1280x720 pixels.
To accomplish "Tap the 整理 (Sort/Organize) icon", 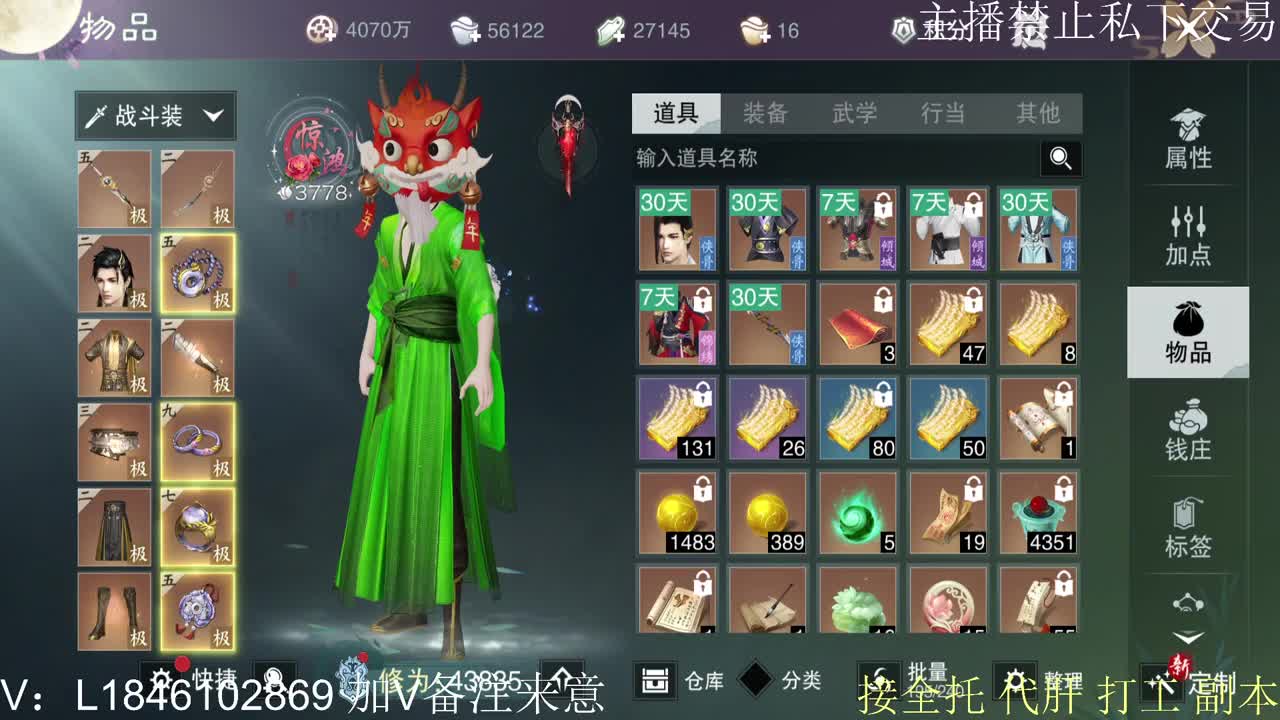I will pyautogui.click(x=1014, y=677).
